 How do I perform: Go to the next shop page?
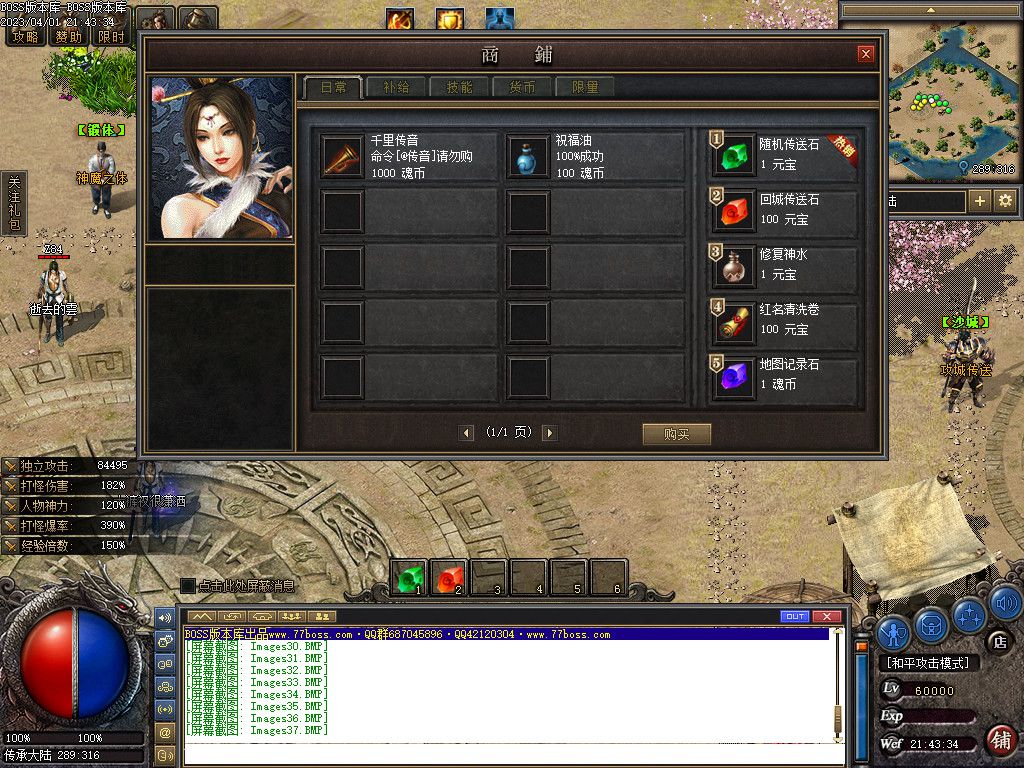[549, 433]
